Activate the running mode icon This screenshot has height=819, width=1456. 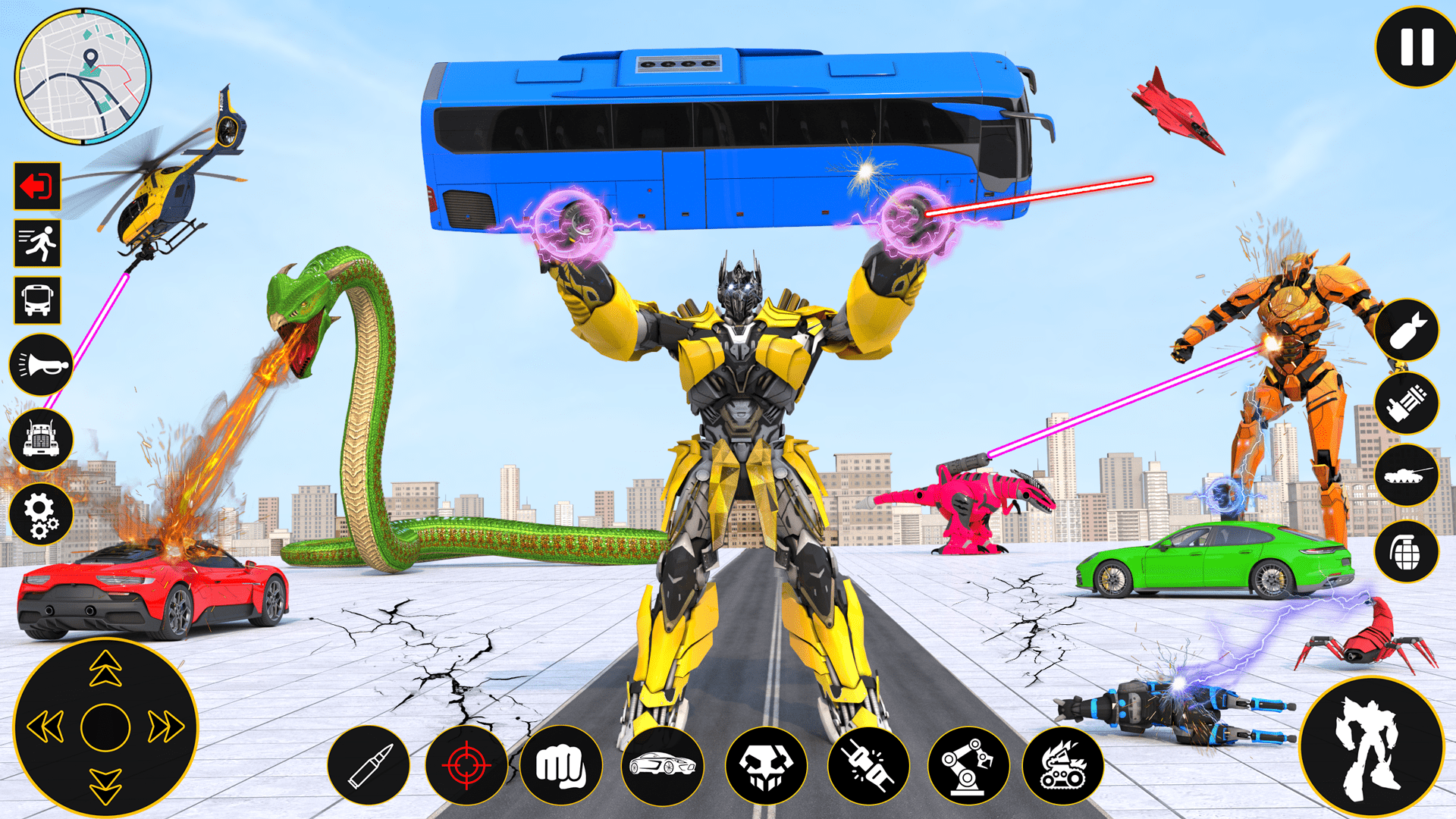36,243
